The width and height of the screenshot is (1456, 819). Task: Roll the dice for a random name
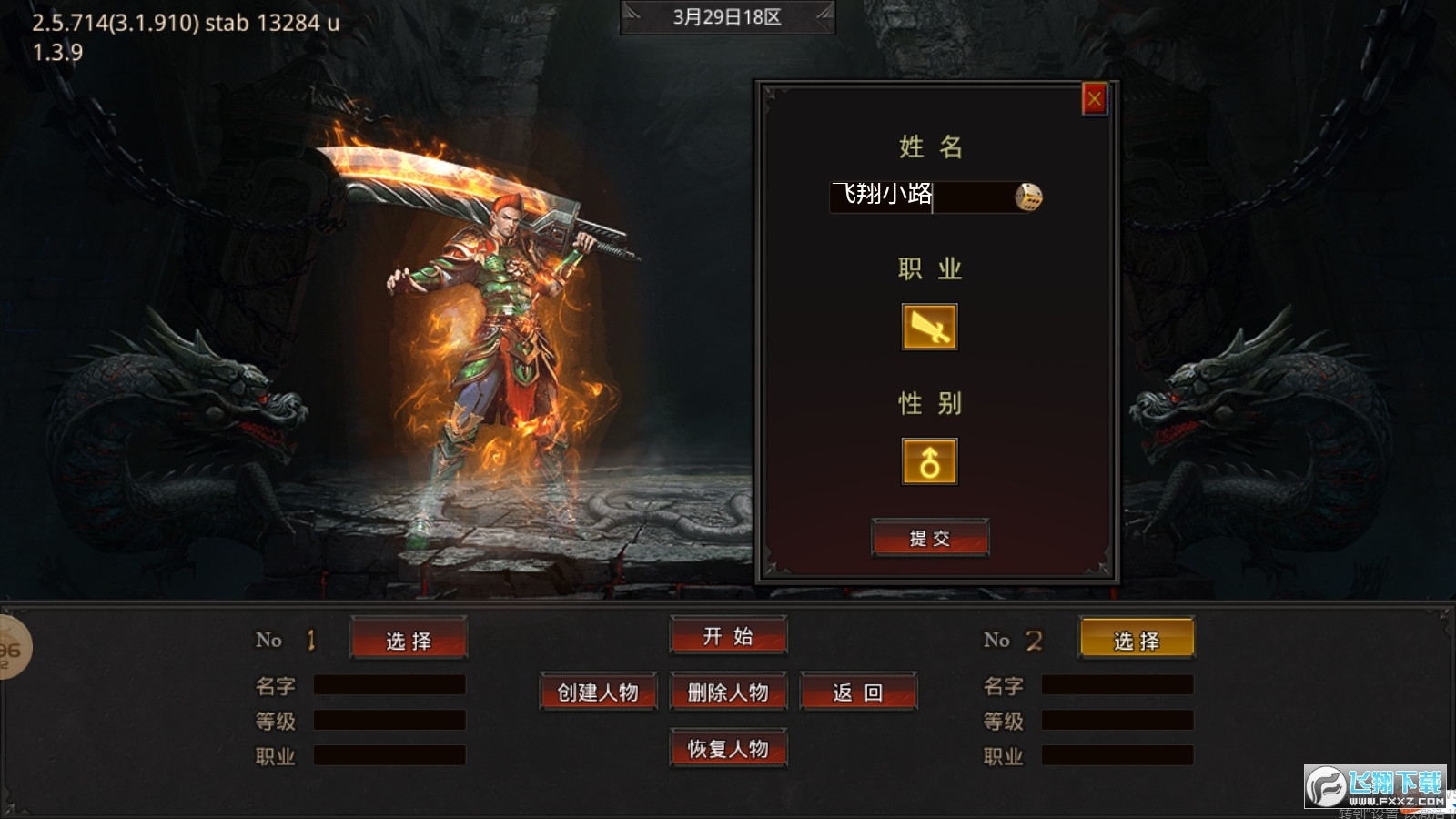pyautogui.click(x=1028, y=197)
